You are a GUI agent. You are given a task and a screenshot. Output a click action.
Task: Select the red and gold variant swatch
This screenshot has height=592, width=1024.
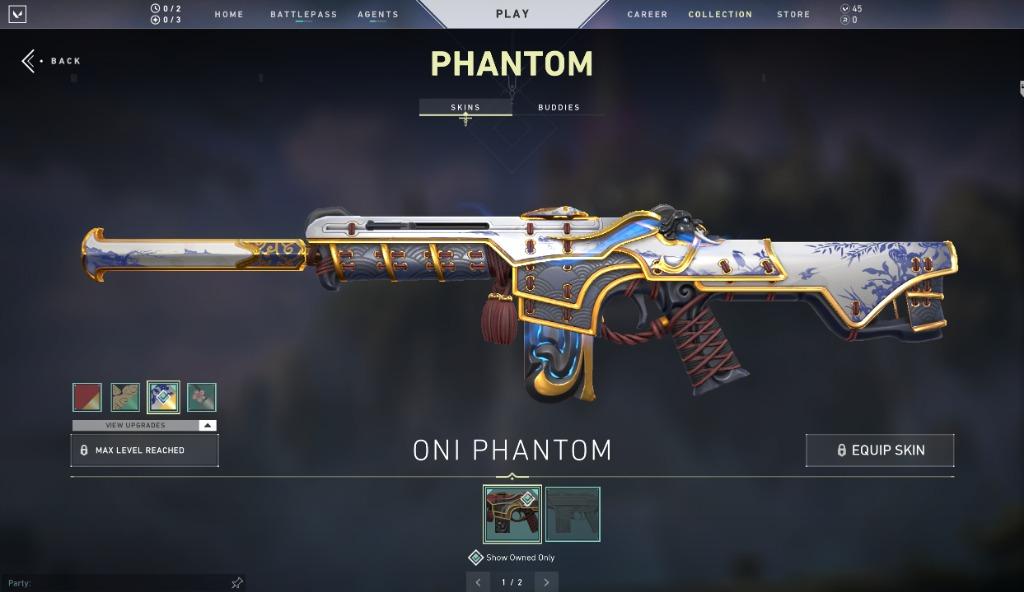pyautogui.click(x=87, y=397)
